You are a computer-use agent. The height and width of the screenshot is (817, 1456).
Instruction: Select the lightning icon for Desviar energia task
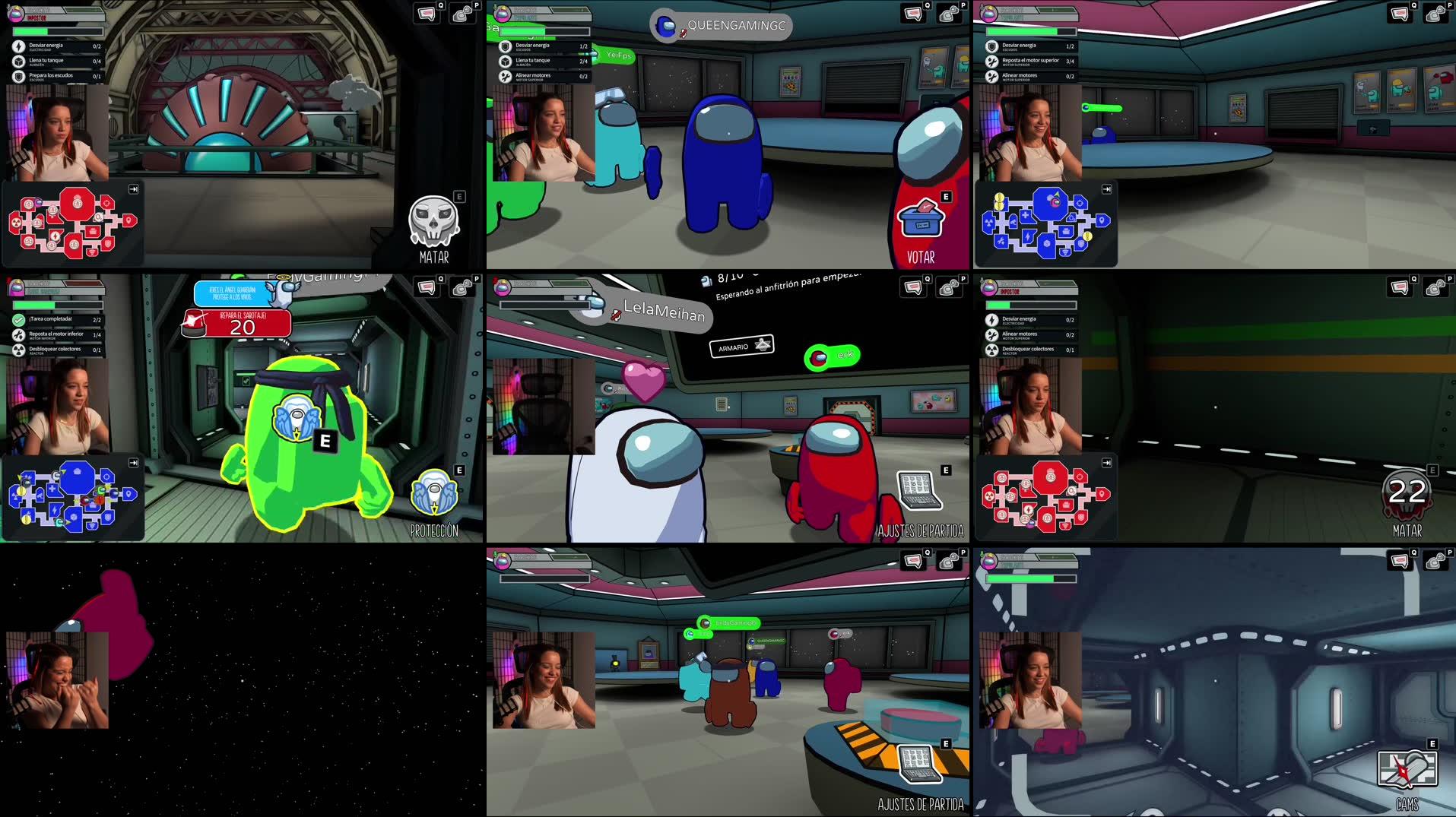click(18, 46)
